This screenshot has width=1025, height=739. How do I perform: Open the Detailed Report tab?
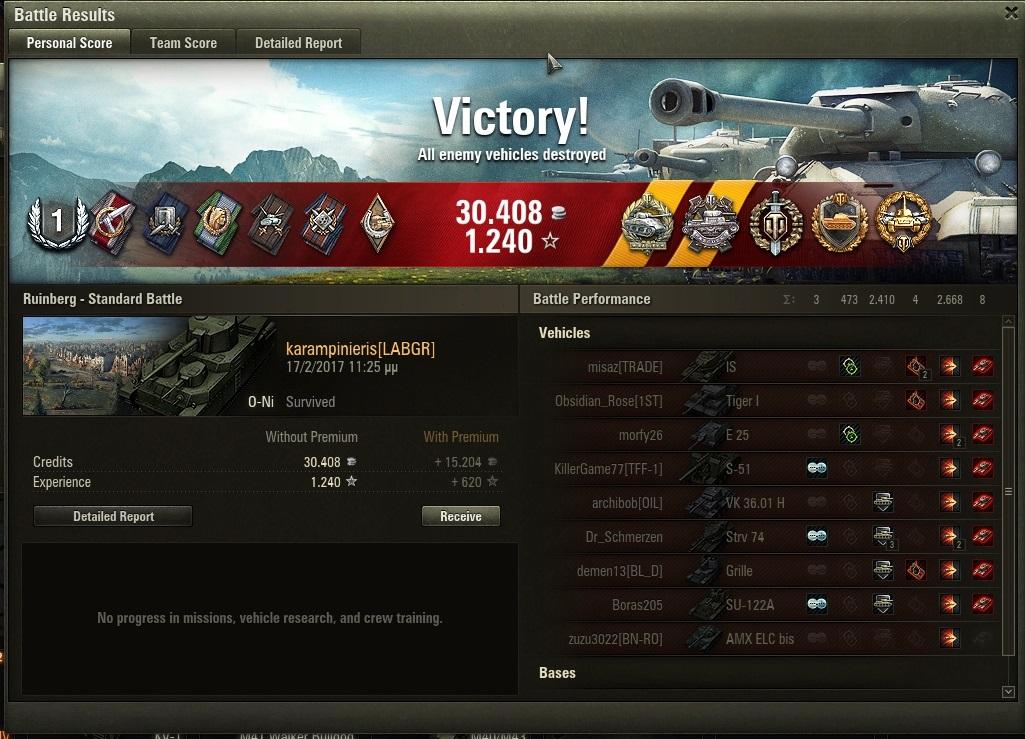coord(298,43)
